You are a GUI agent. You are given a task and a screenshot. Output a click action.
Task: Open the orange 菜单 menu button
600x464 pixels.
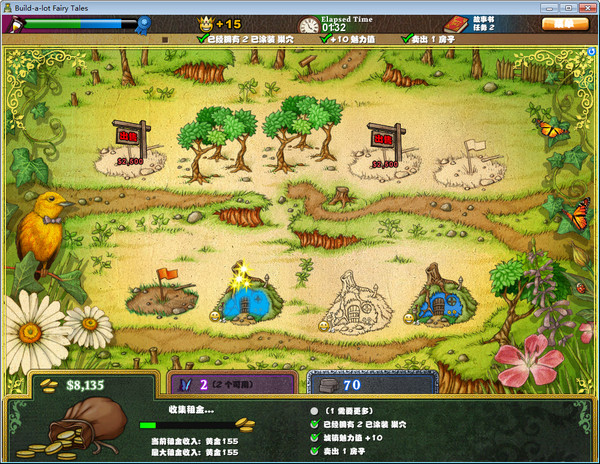564,23
